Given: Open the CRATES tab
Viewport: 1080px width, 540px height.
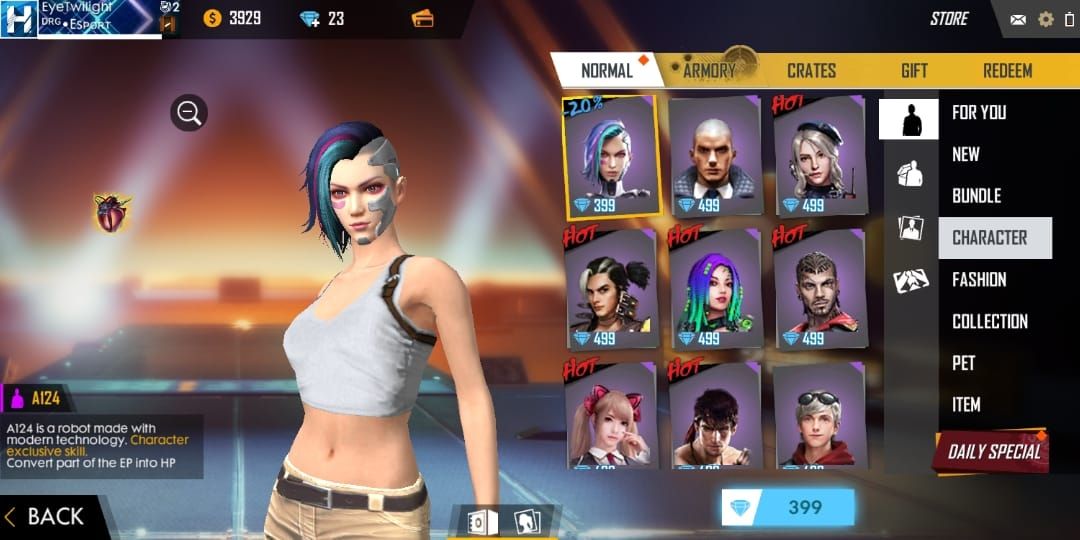Looking at the screenshot, I should pos(811,71).
